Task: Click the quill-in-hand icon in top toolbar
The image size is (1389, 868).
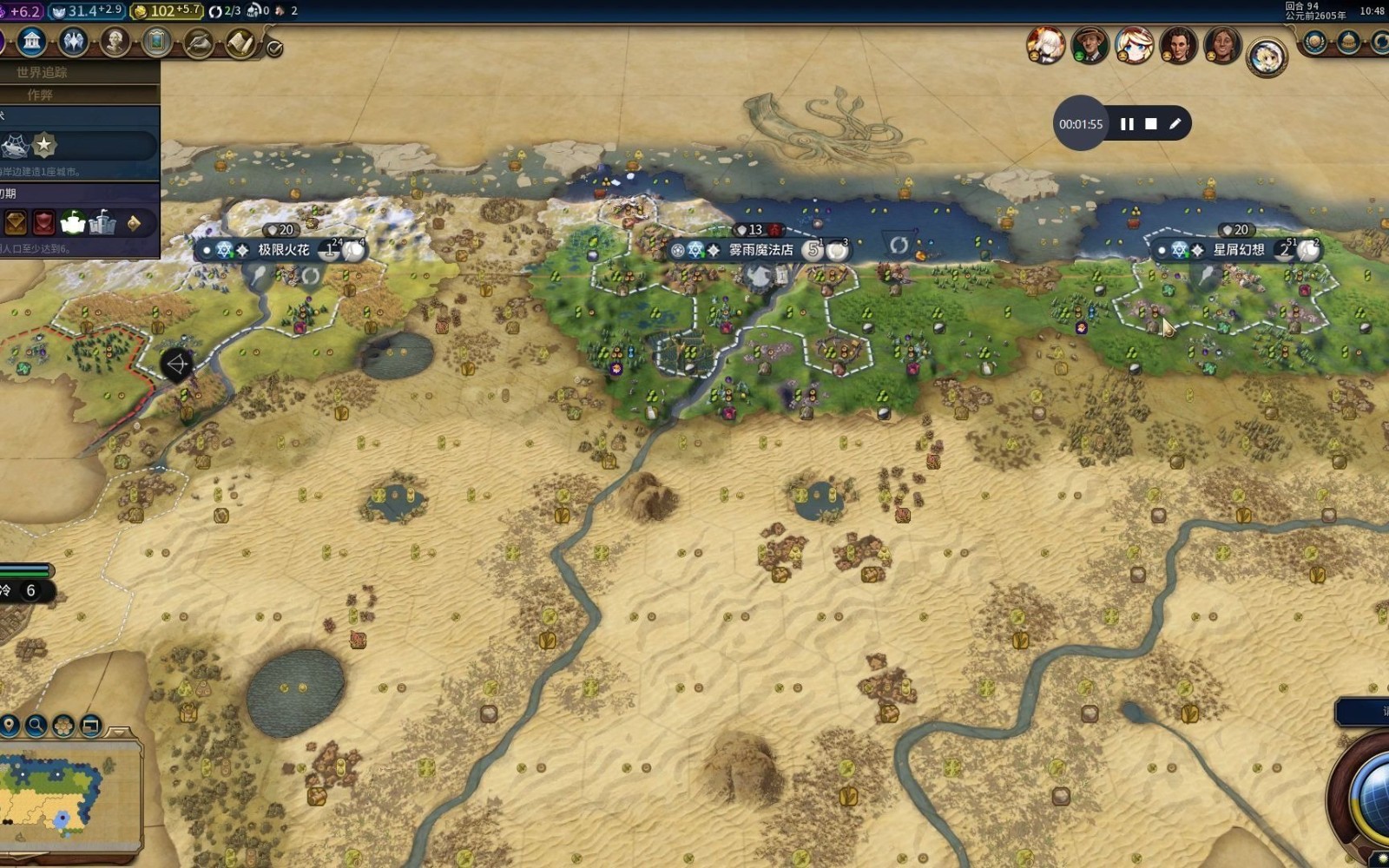Action: [199, 42]
